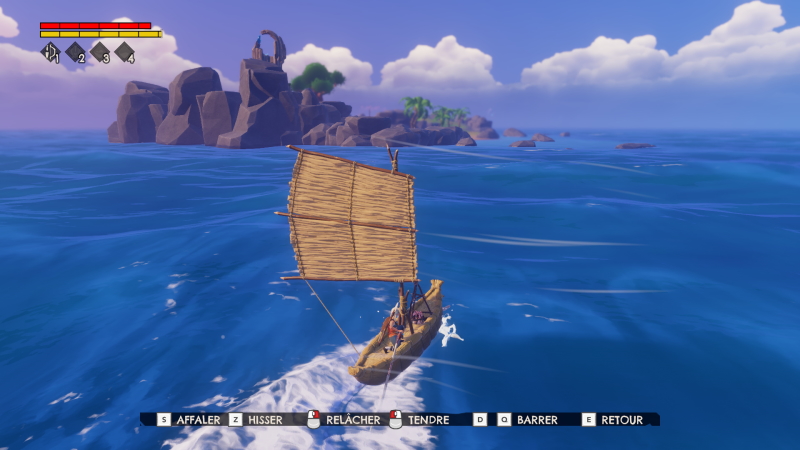Pick quick slot number 3
Image resolution: width=800 pixels, height=450 pixels.
pyautogui.click(x=100, y=52)
